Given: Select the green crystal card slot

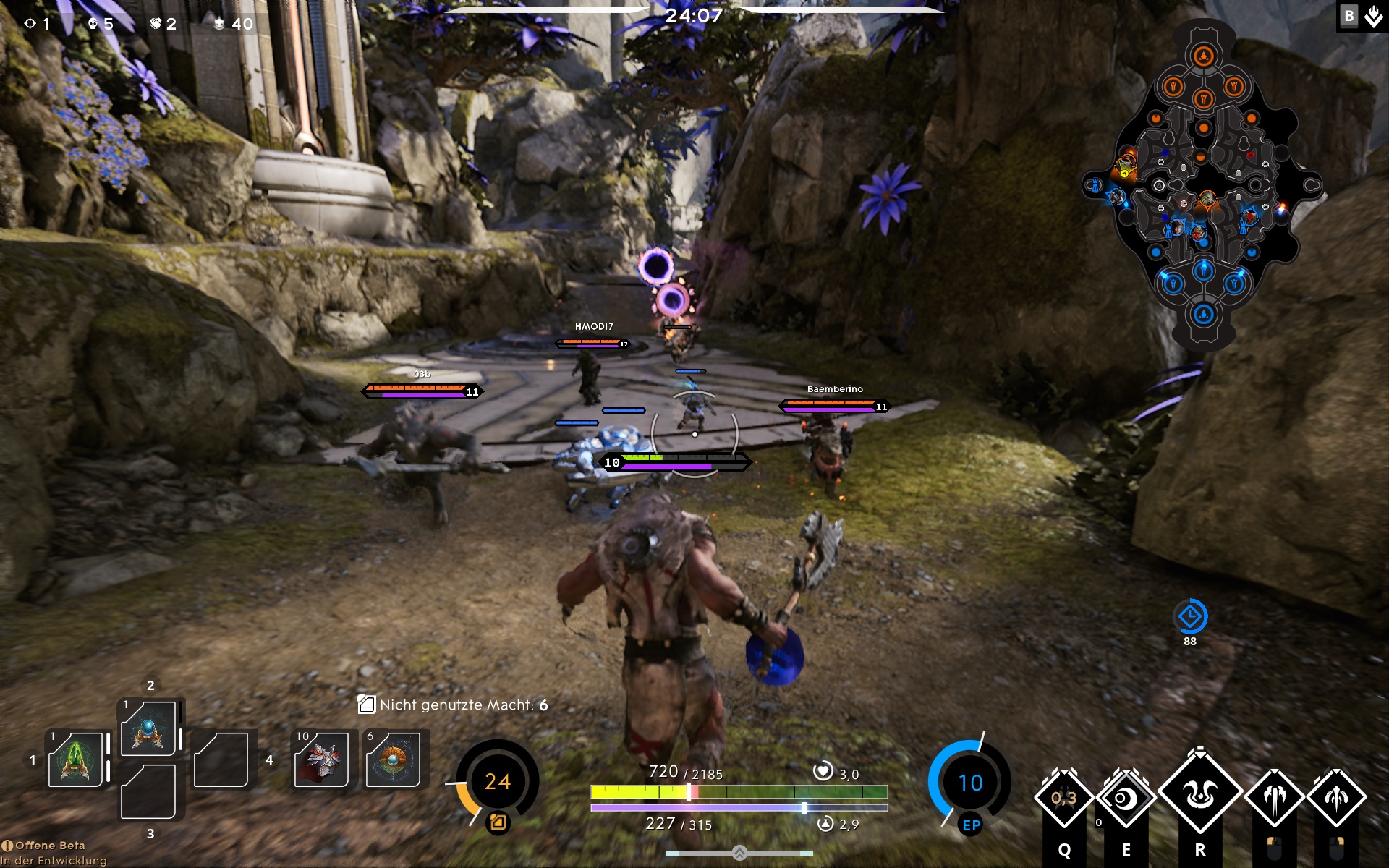Looking at the screenshot, I should [x=75, y=759].
